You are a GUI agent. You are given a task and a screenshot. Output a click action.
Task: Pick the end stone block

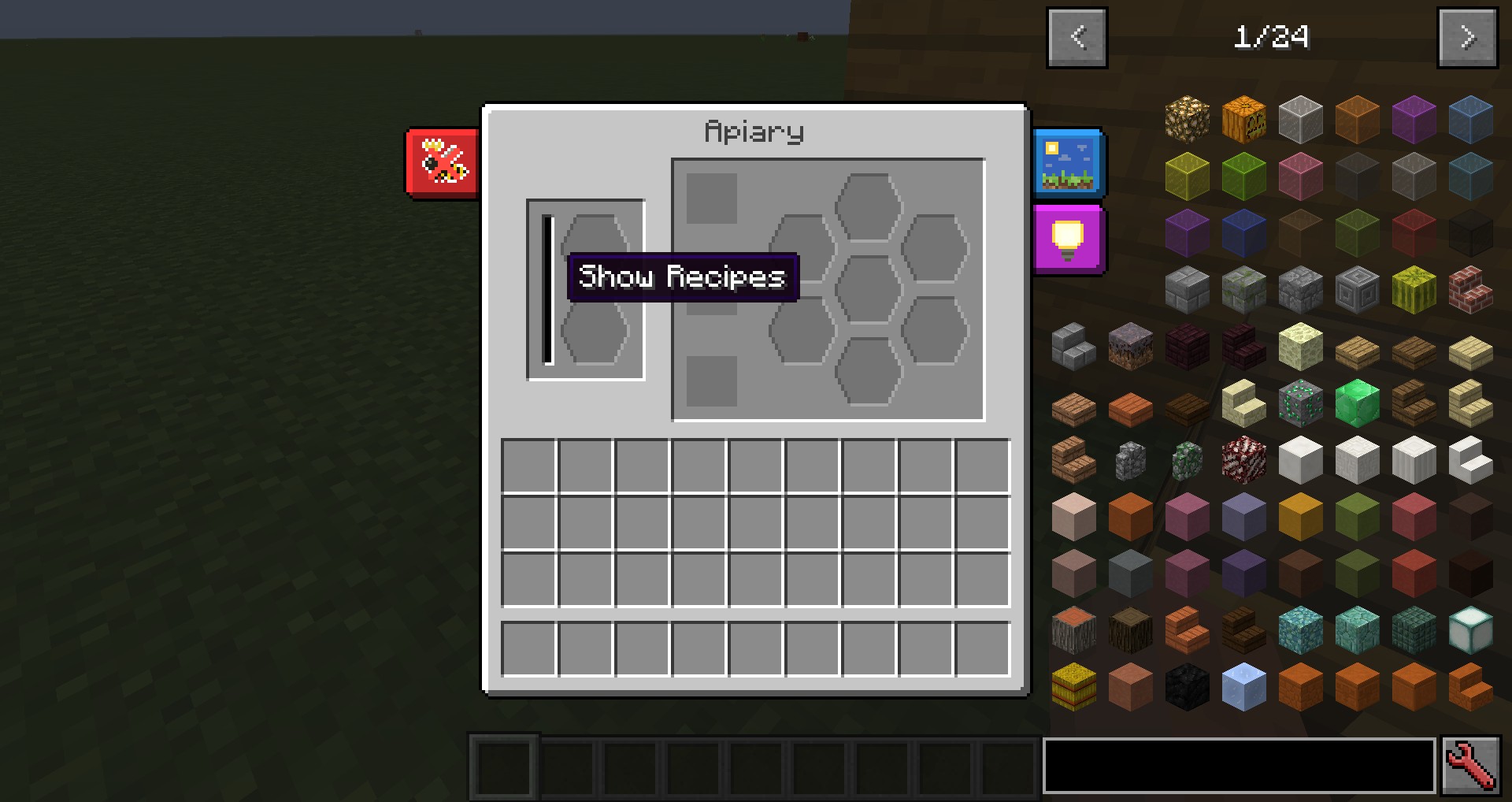click(x=1300, y=346)
